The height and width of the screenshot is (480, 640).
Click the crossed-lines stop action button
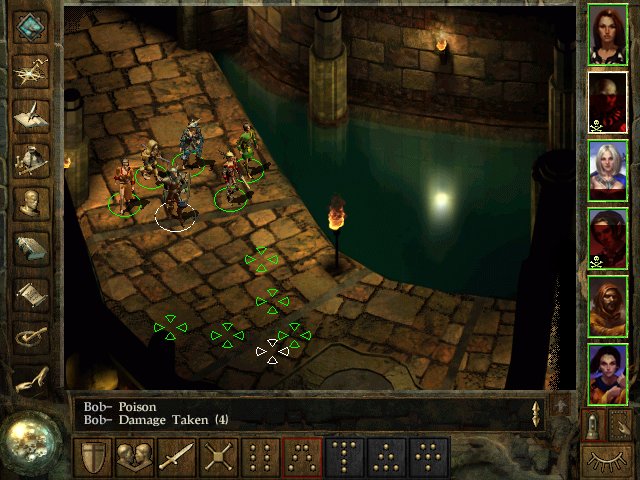point(219,458)
